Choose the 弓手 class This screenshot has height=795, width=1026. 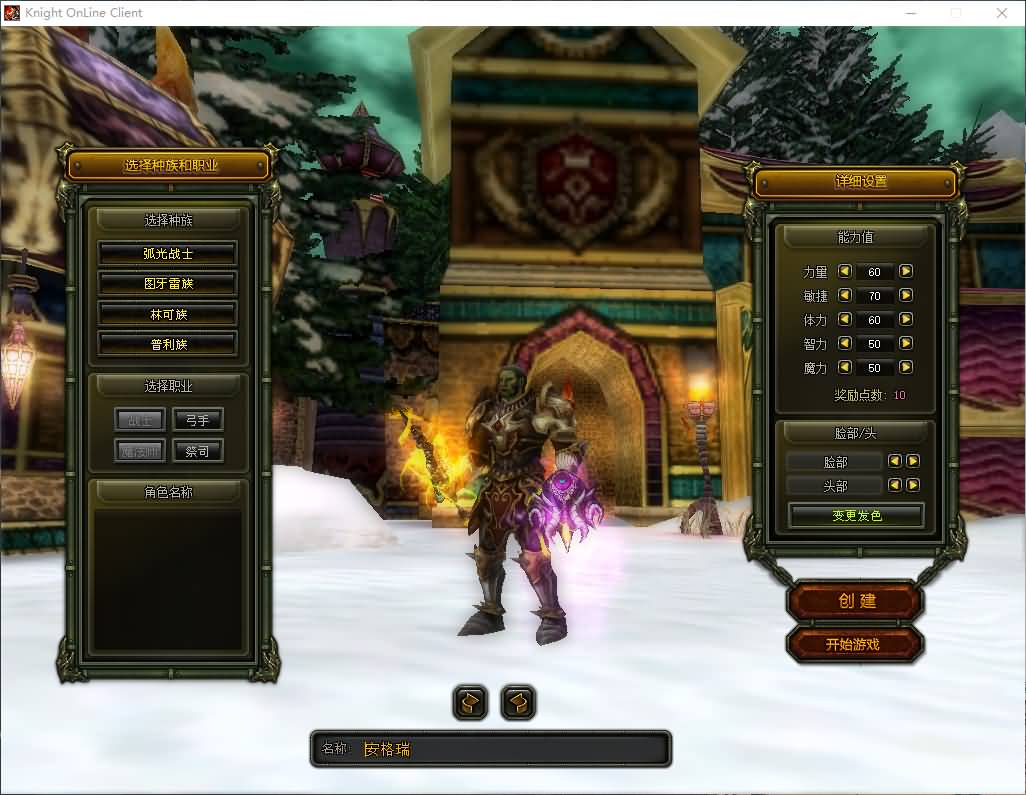pyautogui.click(x=197, y=420)
